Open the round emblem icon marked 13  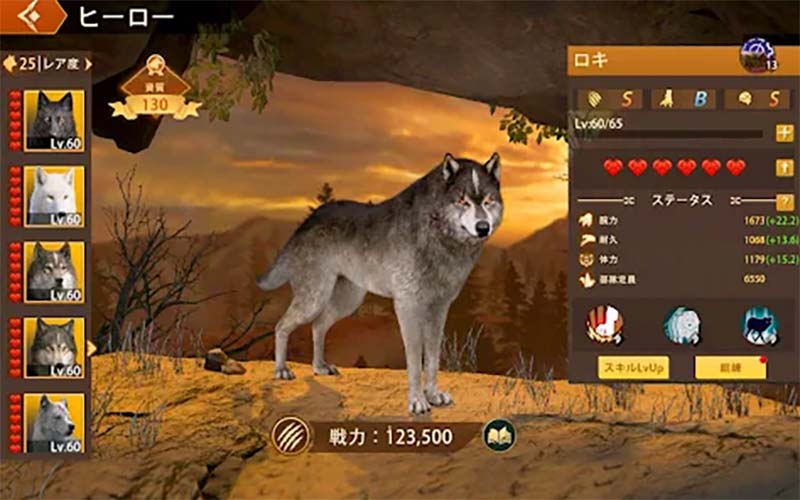[755, 55]
